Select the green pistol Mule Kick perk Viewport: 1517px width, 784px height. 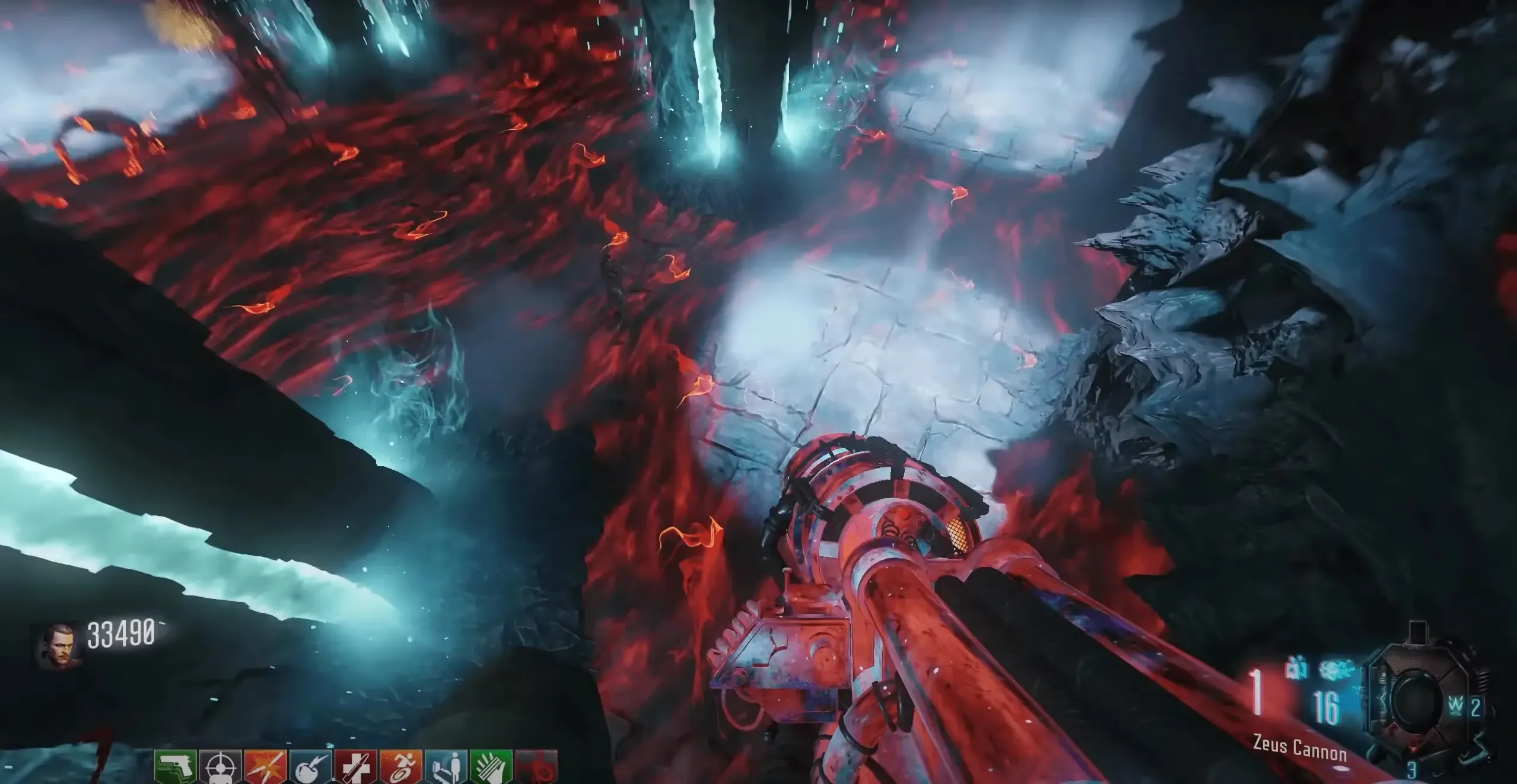point(176,767)
